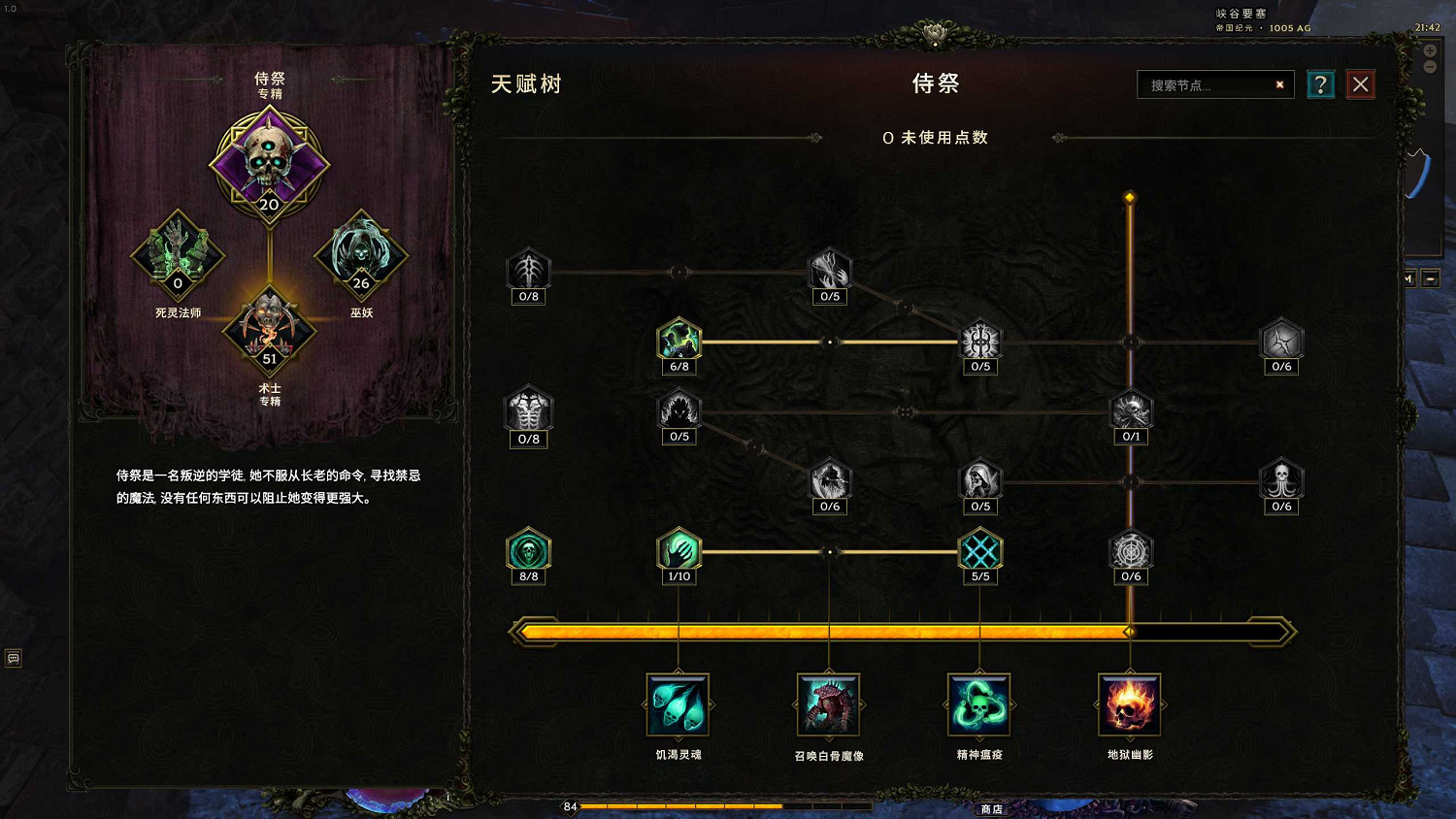Allocate the 1/10 hand passive node
1456x819 pixels.
tap(678, 551)
